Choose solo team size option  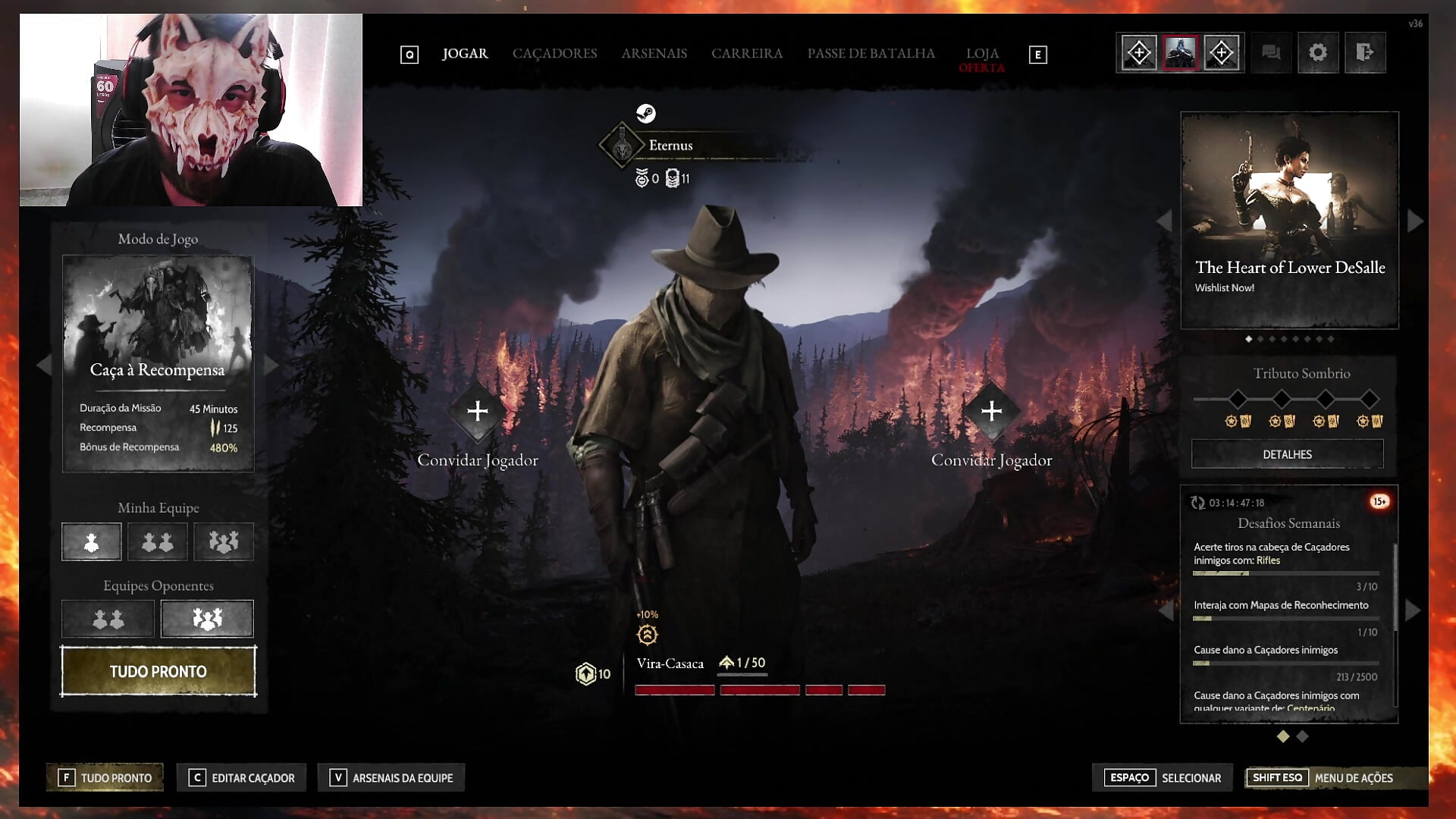click(x=92, y=542)
